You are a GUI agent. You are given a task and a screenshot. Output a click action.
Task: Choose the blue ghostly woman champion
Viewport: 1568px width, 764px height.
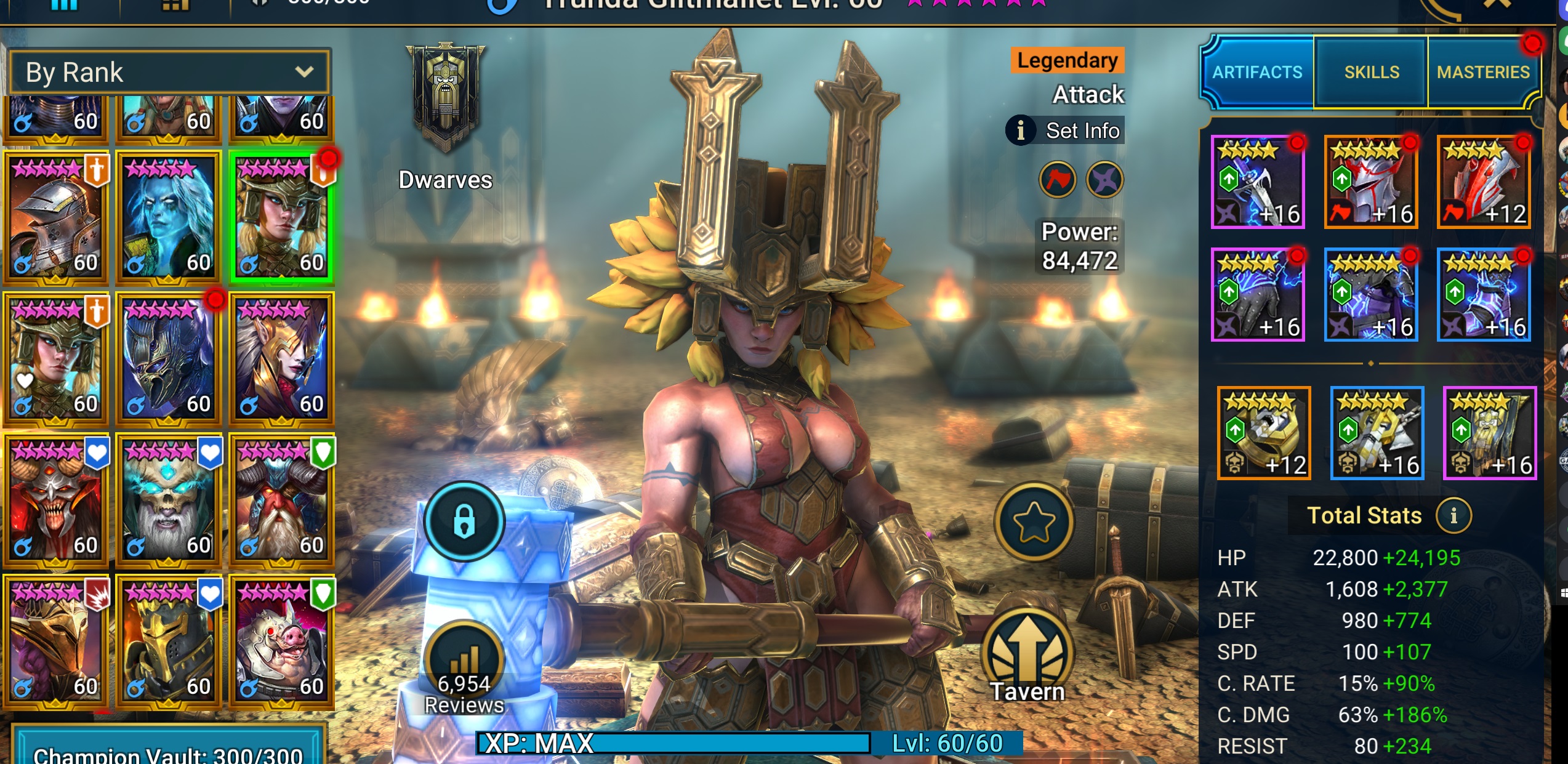(x=168, y=218)
